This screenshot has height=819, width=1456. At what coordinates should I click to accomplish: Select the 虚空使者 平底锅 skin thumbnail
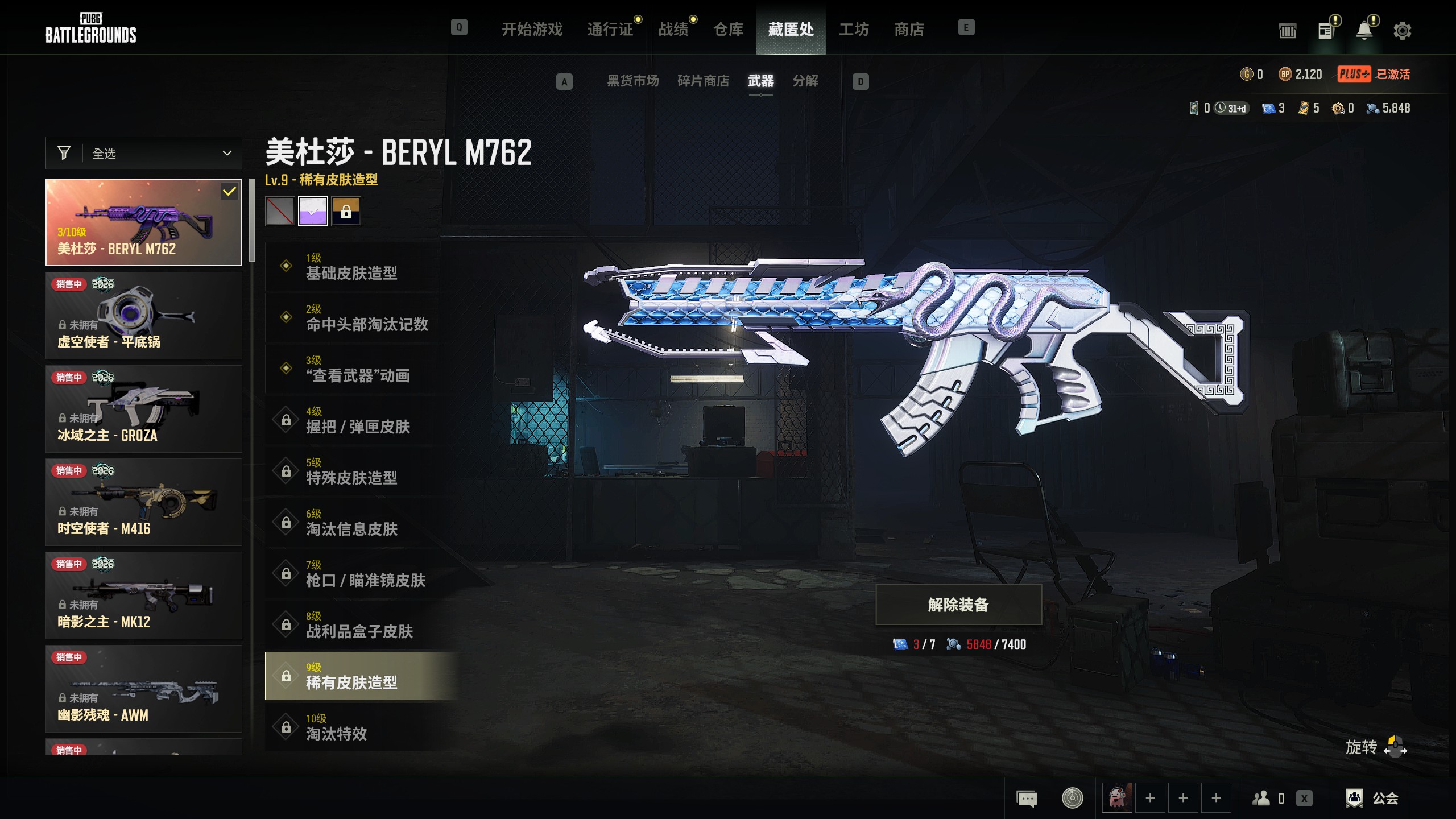pos(144,315)
